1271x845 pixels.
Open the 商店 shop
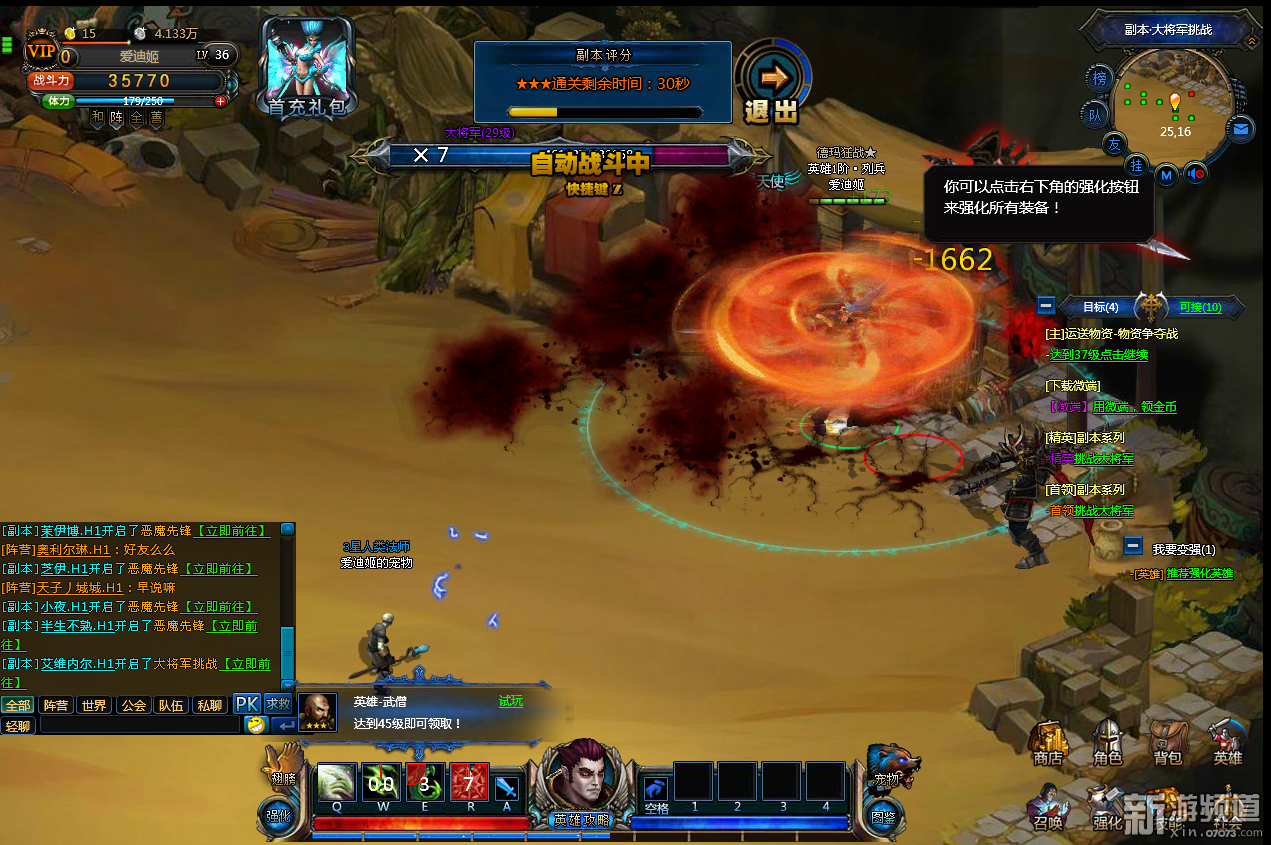pyautogui.click(x=1048, y=742)
